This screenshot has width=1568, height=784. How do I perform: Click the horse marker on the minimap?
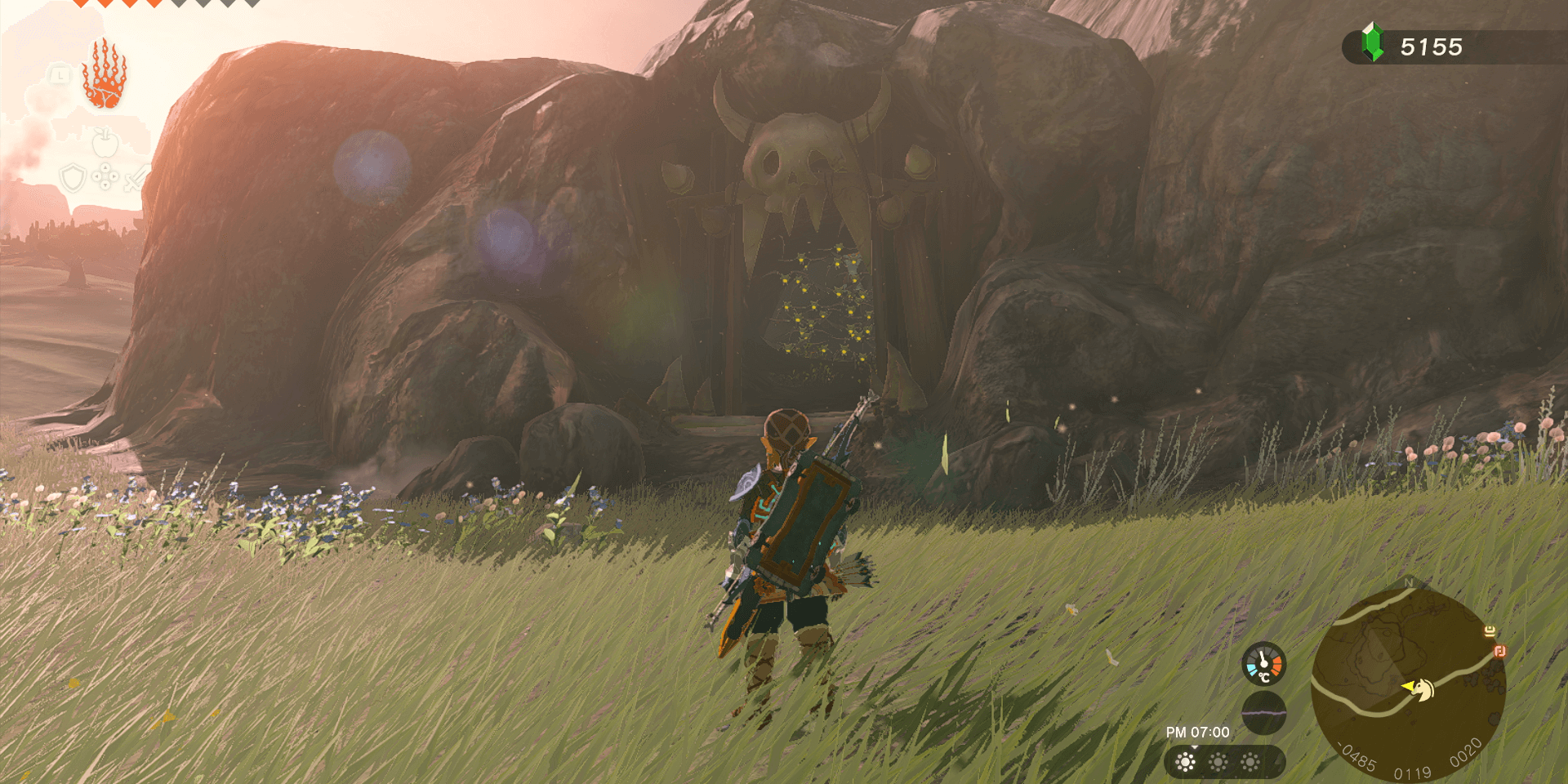pyautogui.click(x=1425, y=690)
